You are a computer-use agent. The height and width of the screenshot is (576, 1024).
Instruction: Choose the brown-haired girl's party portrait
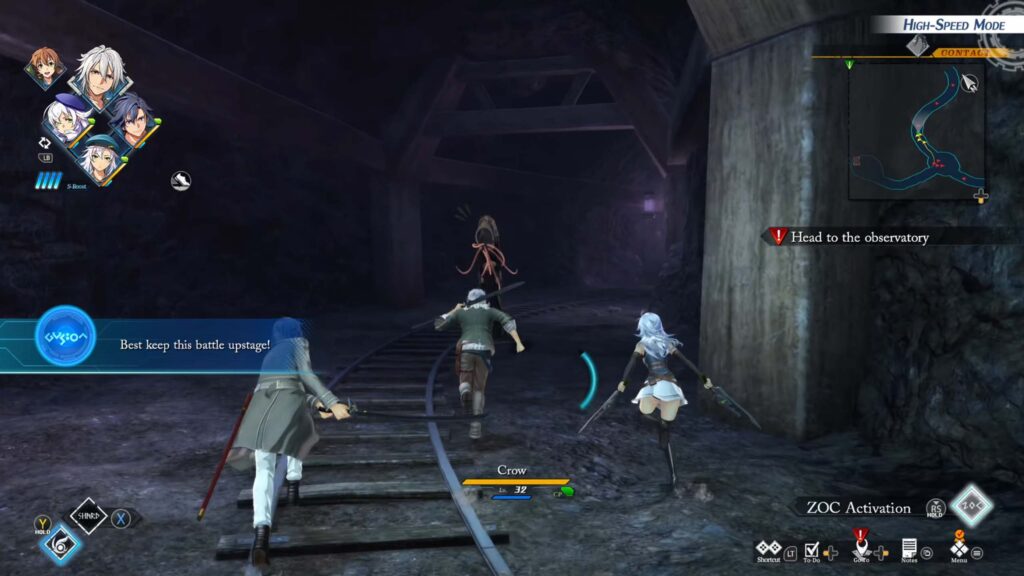click(x=44, y=66)
